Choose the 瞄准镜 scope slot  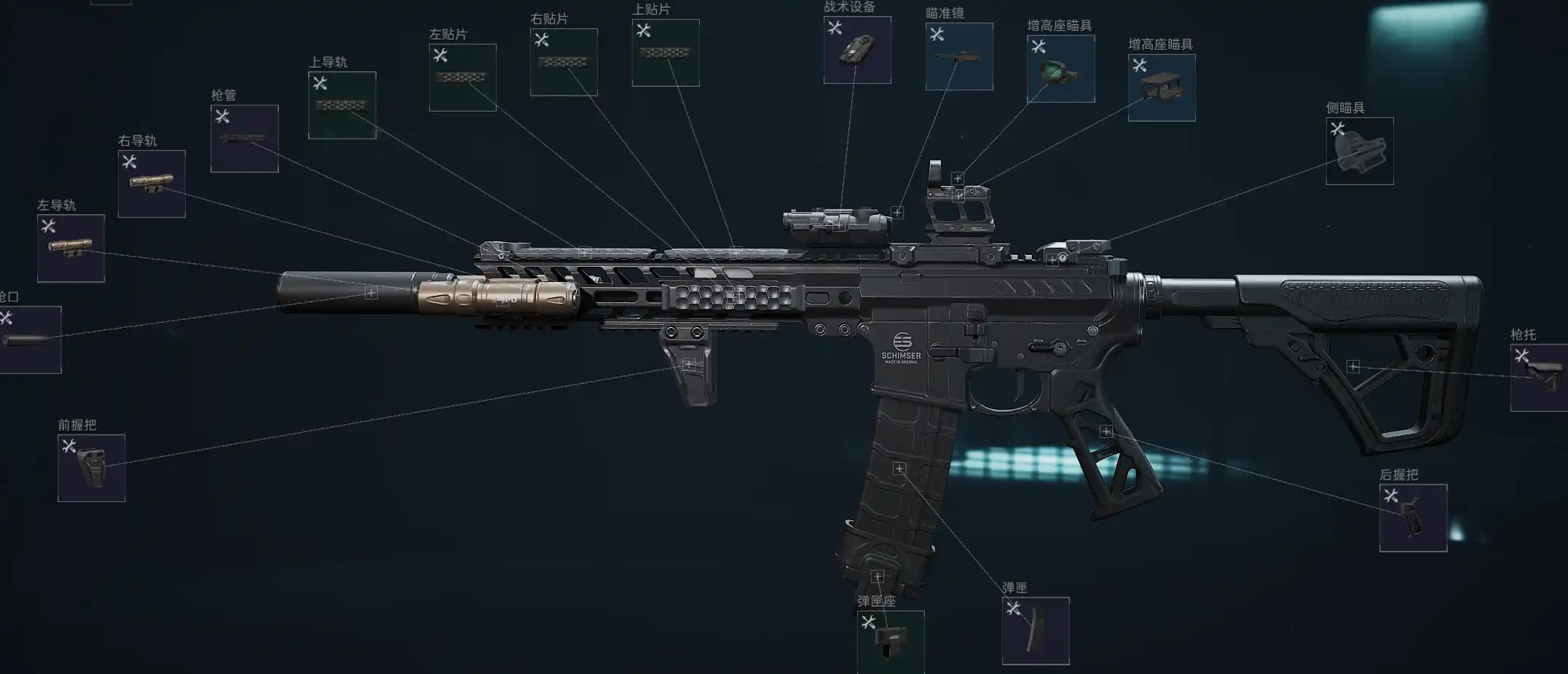pyautogui.click(x=959, y=56)
